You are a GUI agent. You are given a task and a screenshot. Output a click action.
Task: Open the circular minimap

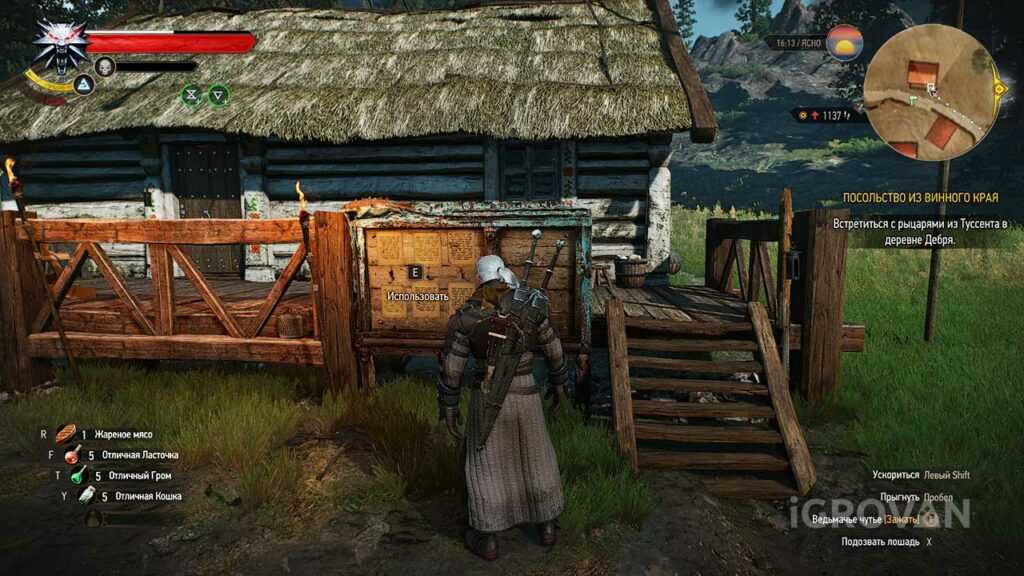(931, 92)
